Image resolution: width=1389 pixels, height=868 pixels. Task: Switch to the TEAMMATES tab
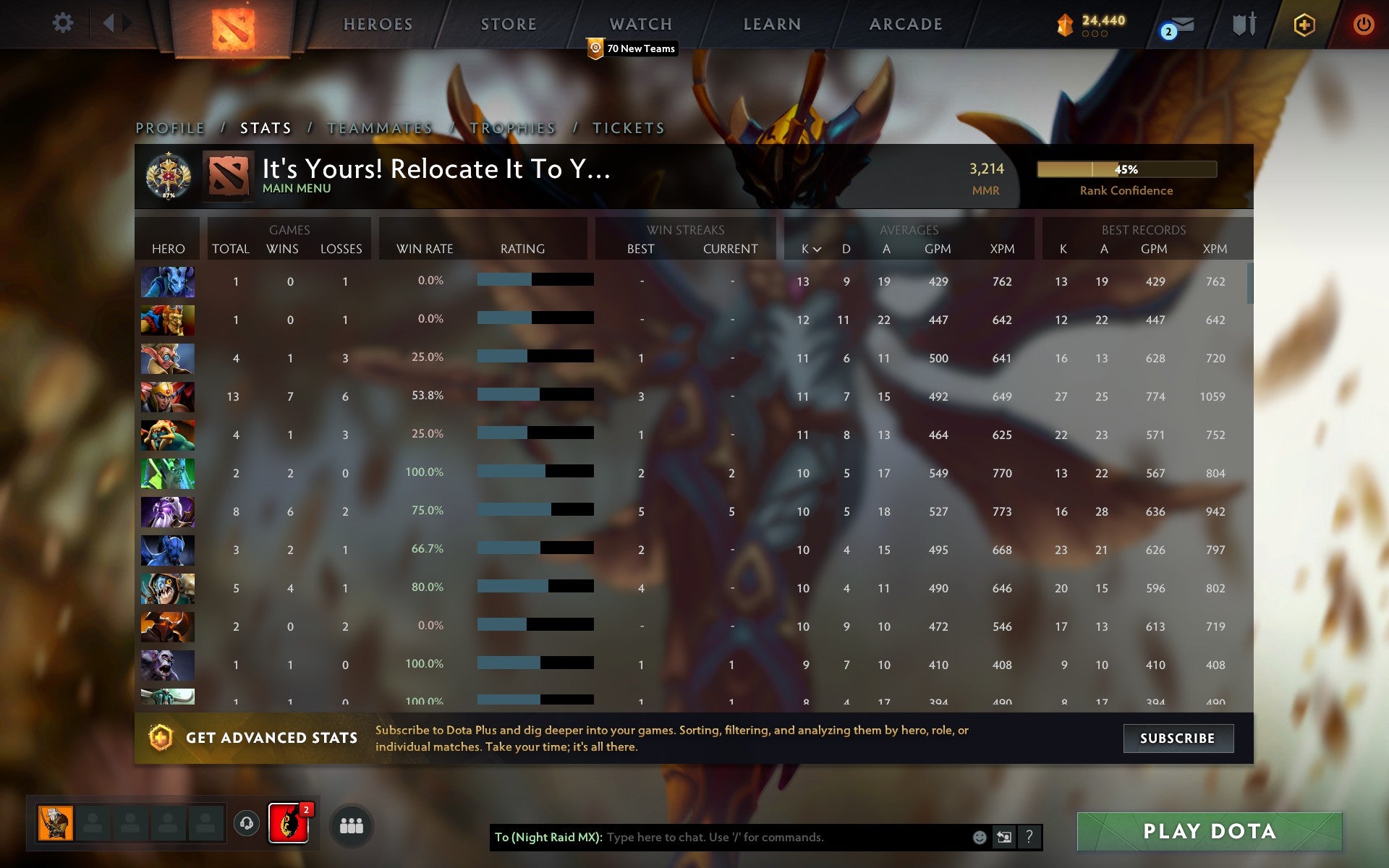(x=379, y=127)
